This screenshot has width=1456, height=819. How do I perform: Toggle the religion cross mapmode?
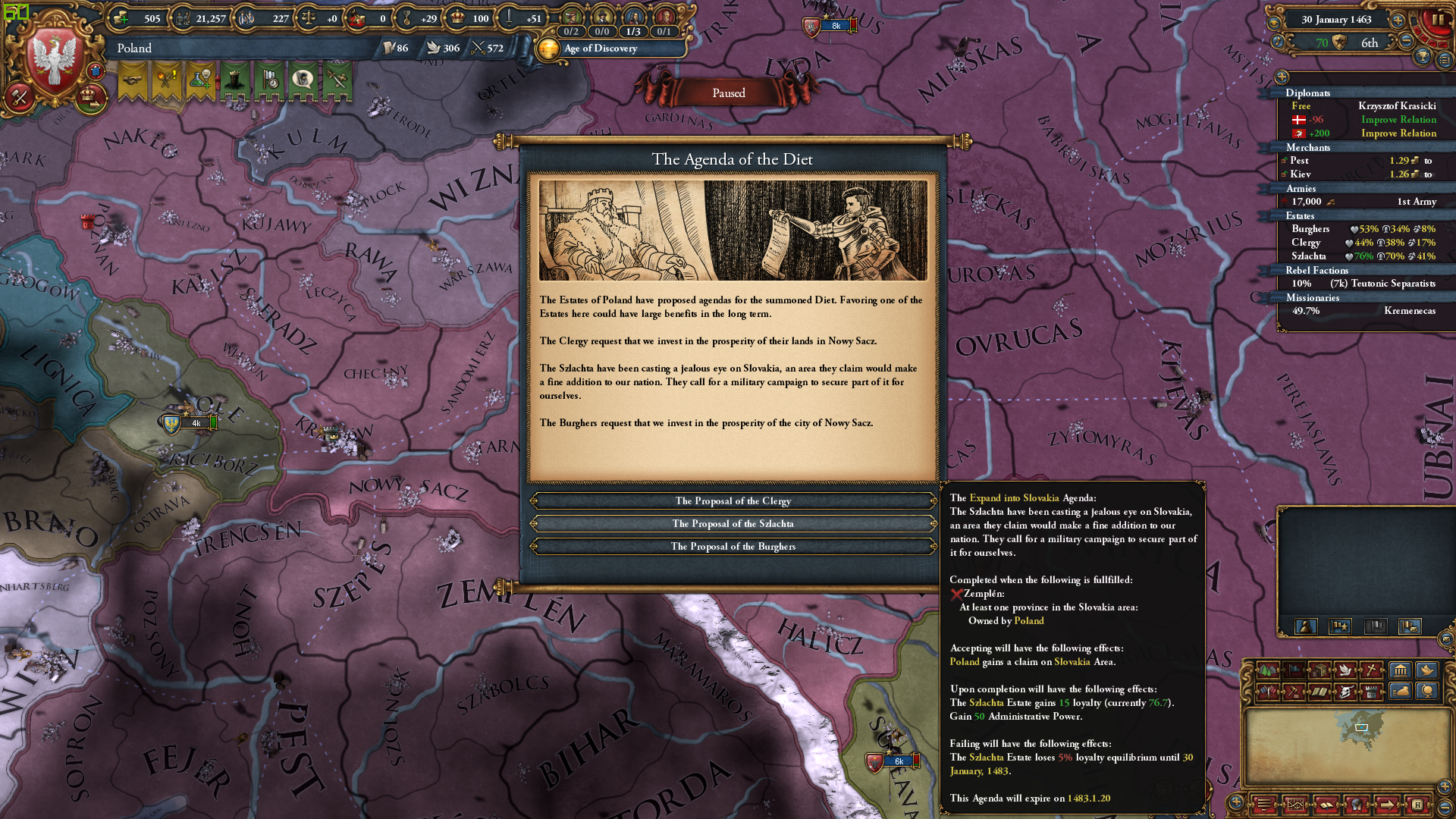coord(1370,671)
